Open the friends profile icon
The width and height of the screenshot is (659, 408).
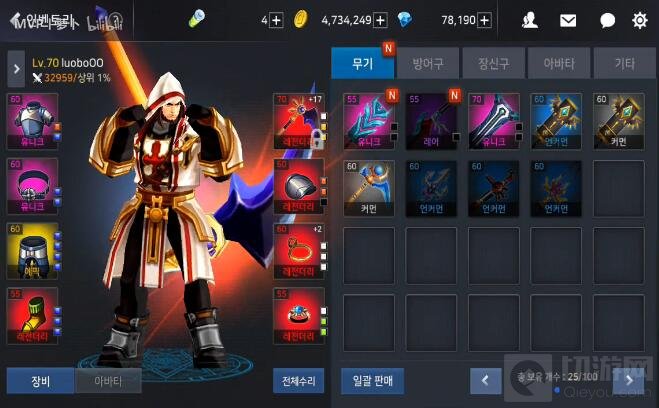(530, 20)
